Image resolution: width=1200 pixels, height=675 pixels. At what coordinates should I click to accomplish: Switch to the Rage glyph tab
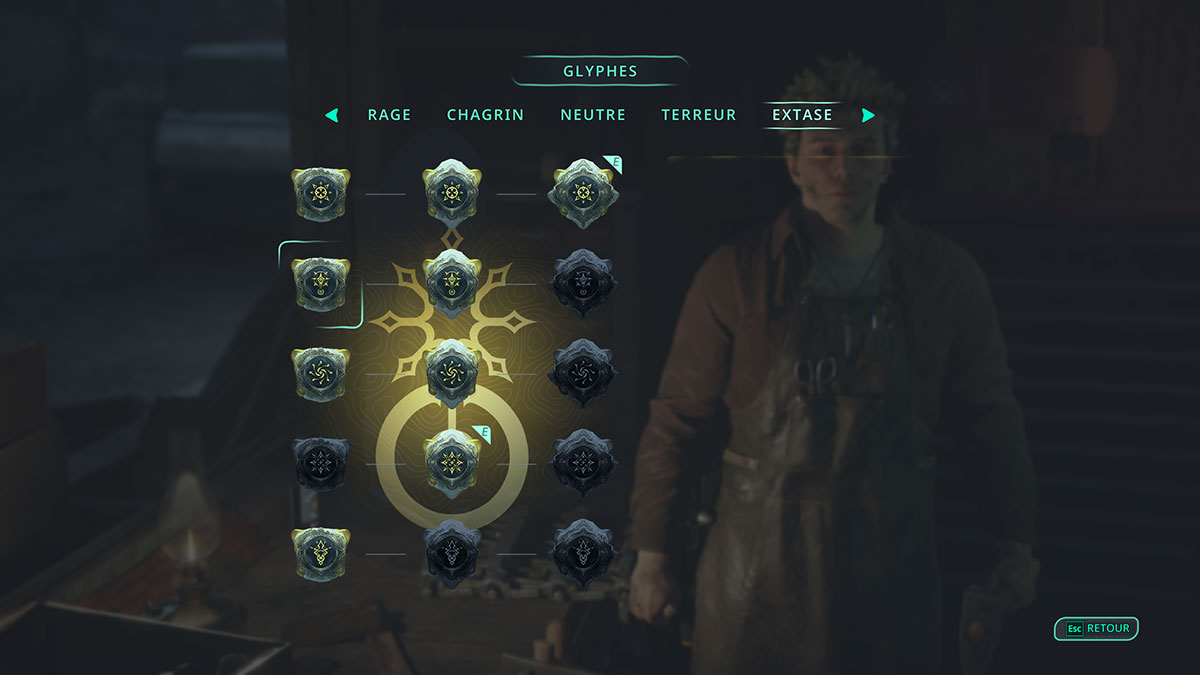(x=389, y=115)
